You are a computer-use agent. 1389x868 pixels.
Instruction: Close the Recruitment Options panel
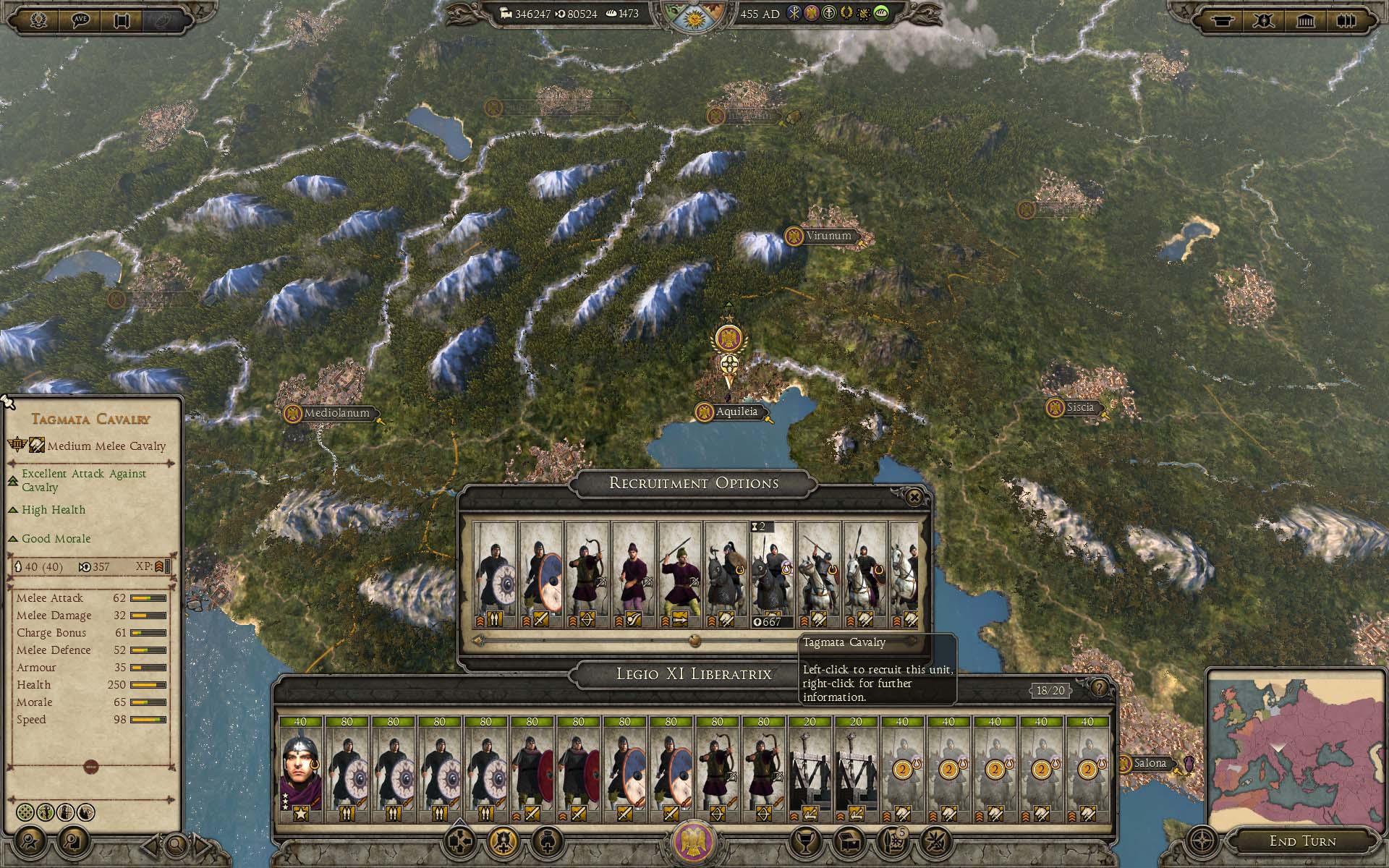click(x=914, y=497)
